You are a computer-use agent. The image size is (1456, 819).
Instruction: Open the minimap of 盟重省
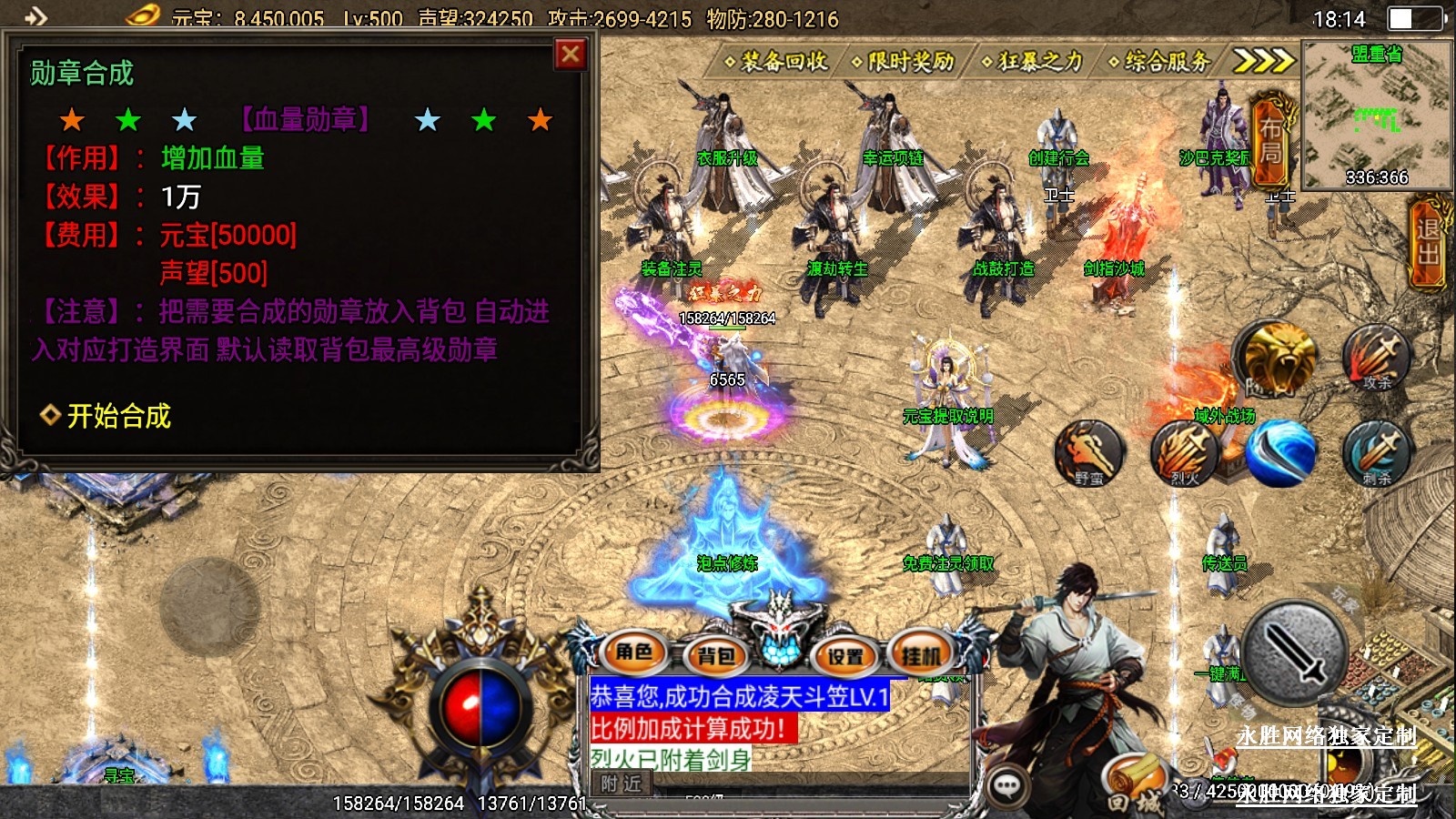tap(1376, 114)
